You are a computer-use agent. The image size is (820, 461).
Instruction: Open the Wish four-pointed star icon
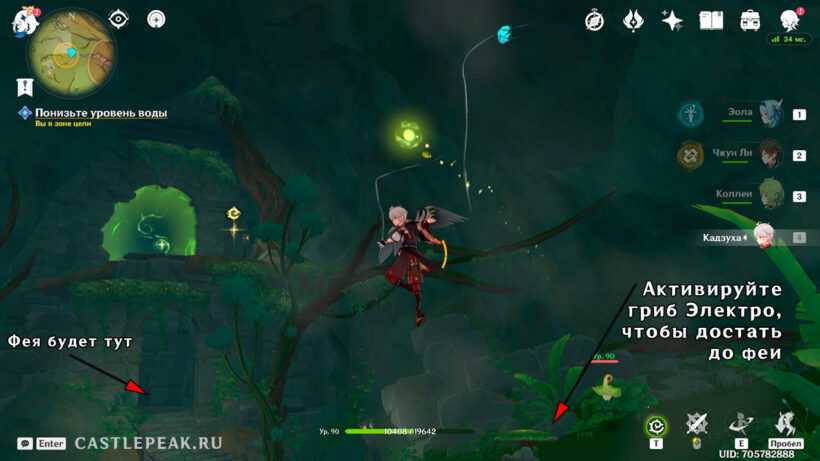pyautogui.click(x=672, y=21)
